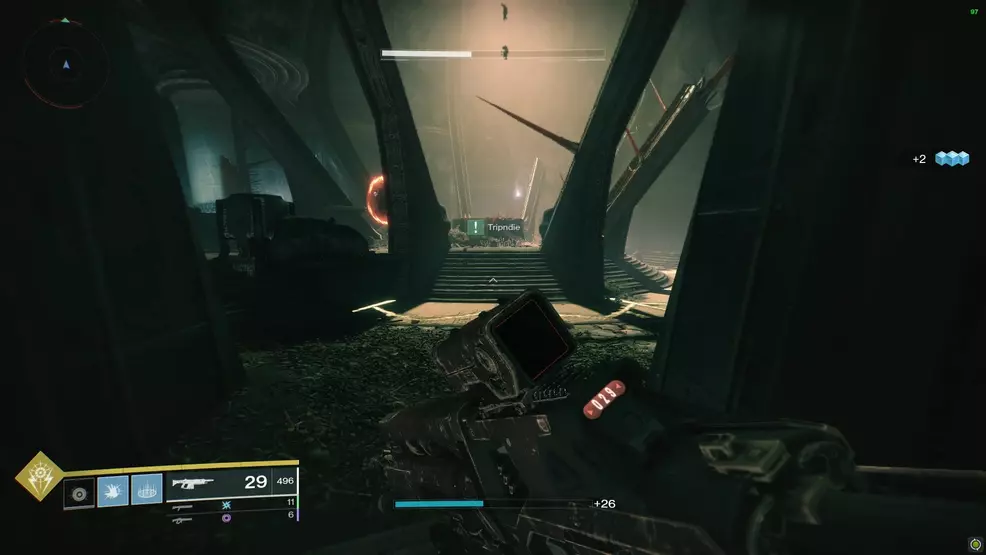Switch to the third weapon in the list
Screen dimensions: 986x555
184,518
